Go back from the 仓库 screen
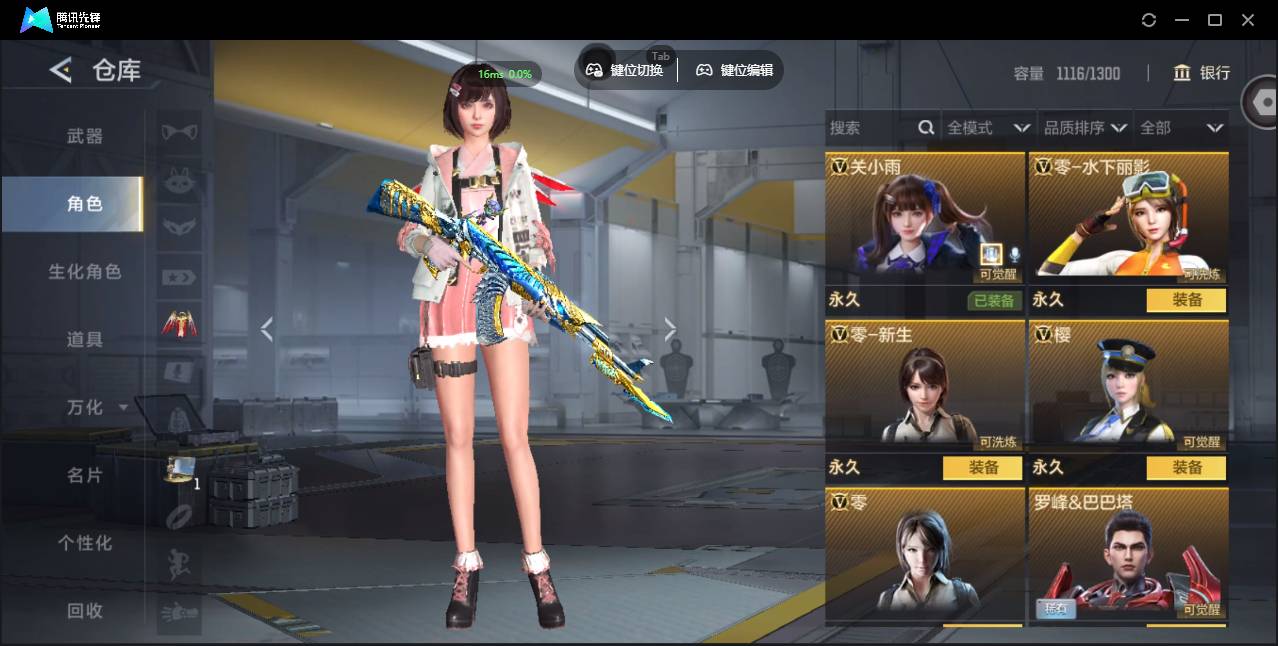The width and height of the screenshot is (1278, 646). point(62,70)
